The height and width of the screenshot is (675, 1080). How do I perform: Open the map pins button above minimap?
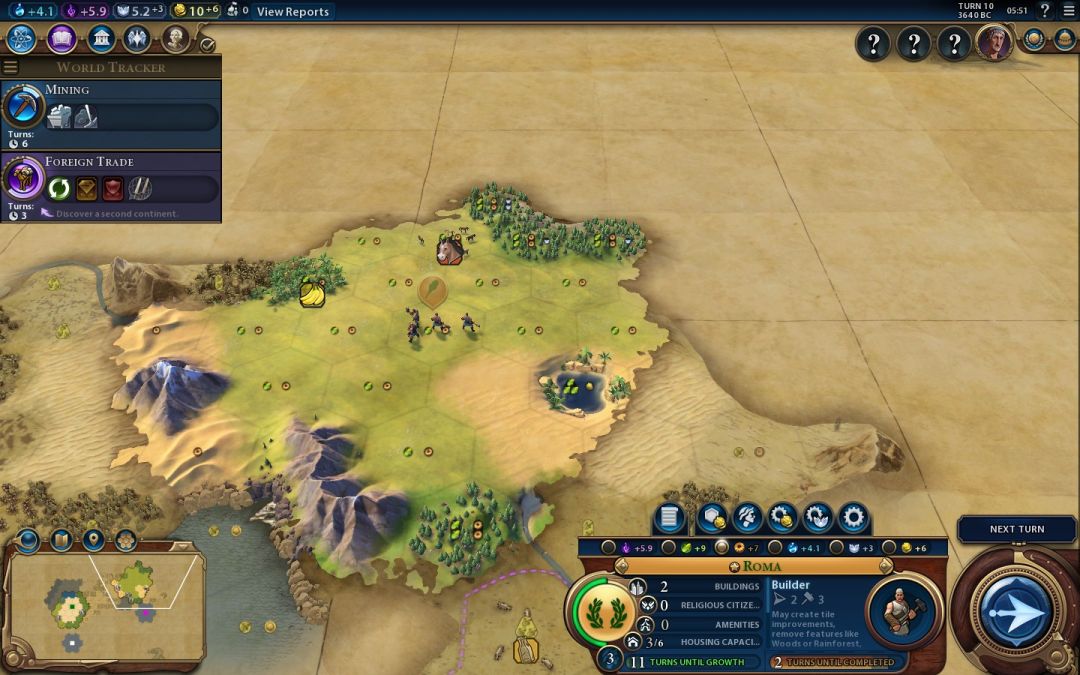(93, 541)
